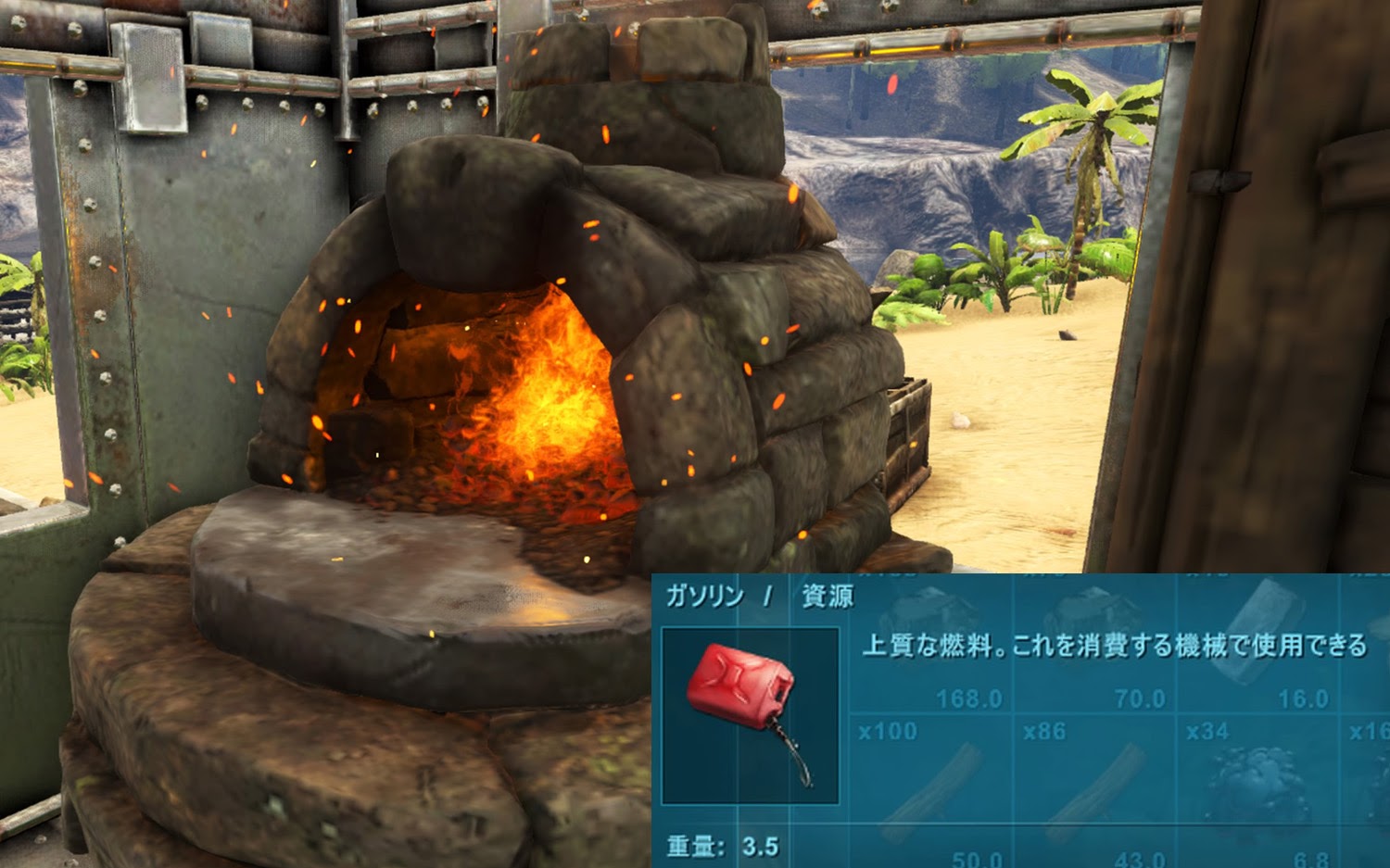
Task: Choose the metal ingot slot weighing 16.0
Action: coord(1258,639)
